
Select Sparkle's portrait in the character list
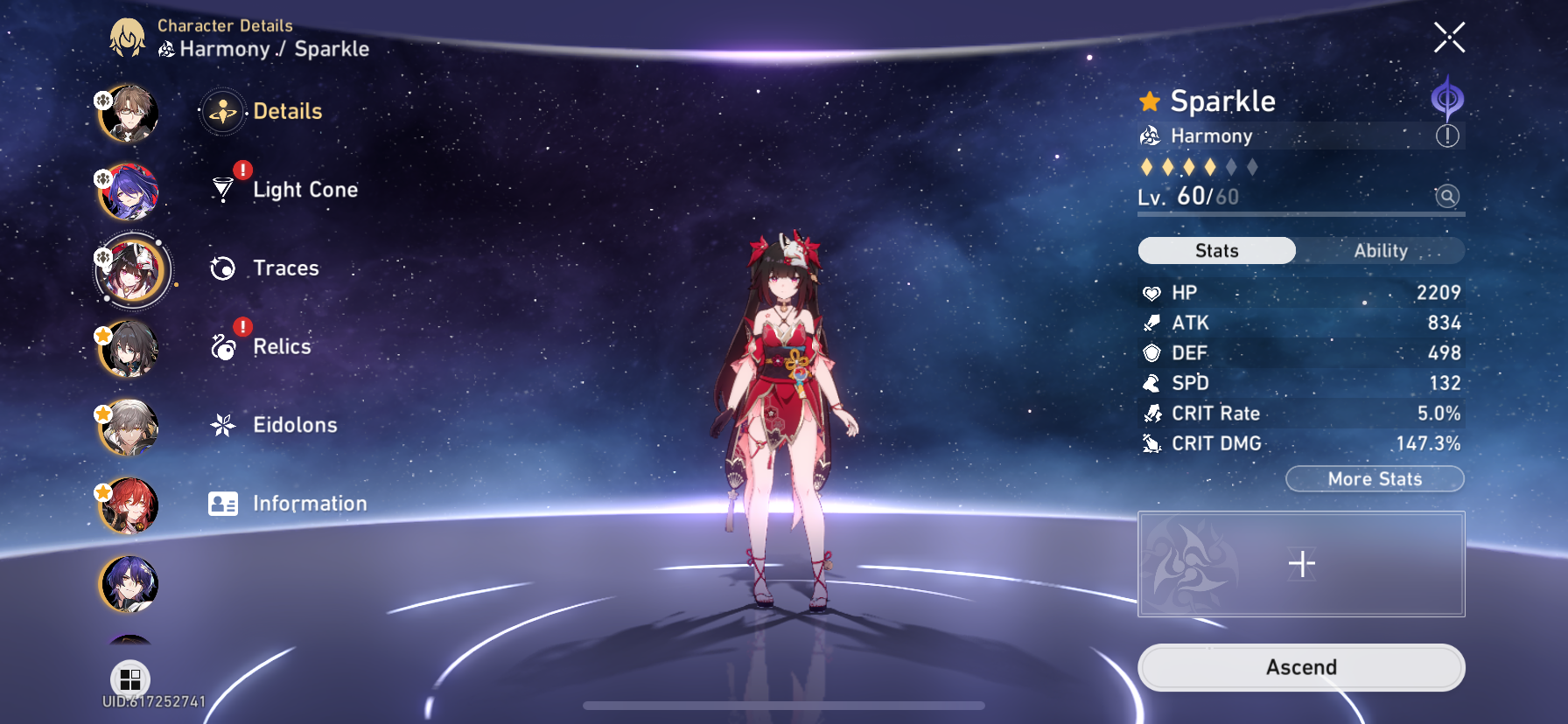[129, 271]
